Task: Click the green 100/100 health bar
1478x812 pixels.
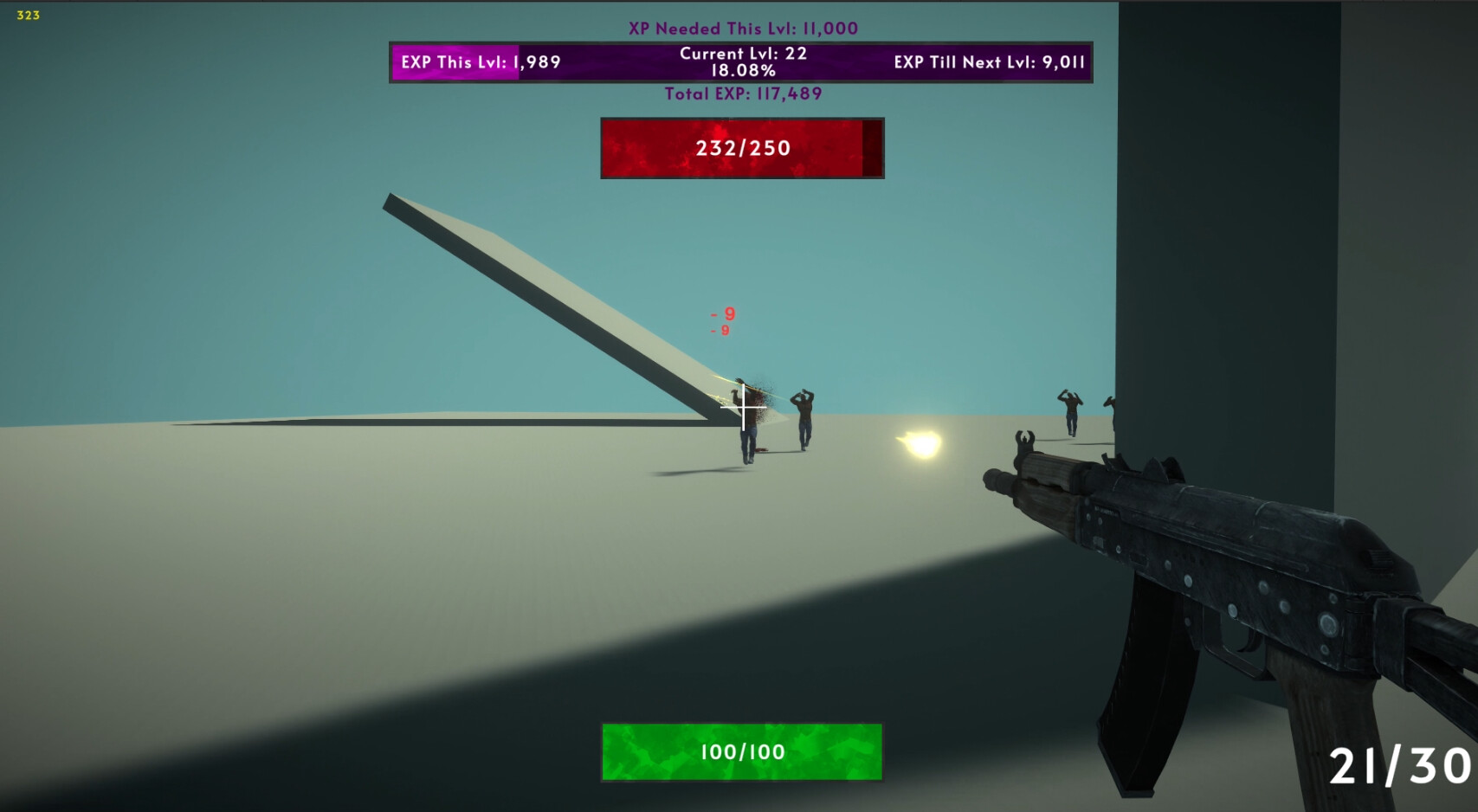Action: tap(741, 753)
